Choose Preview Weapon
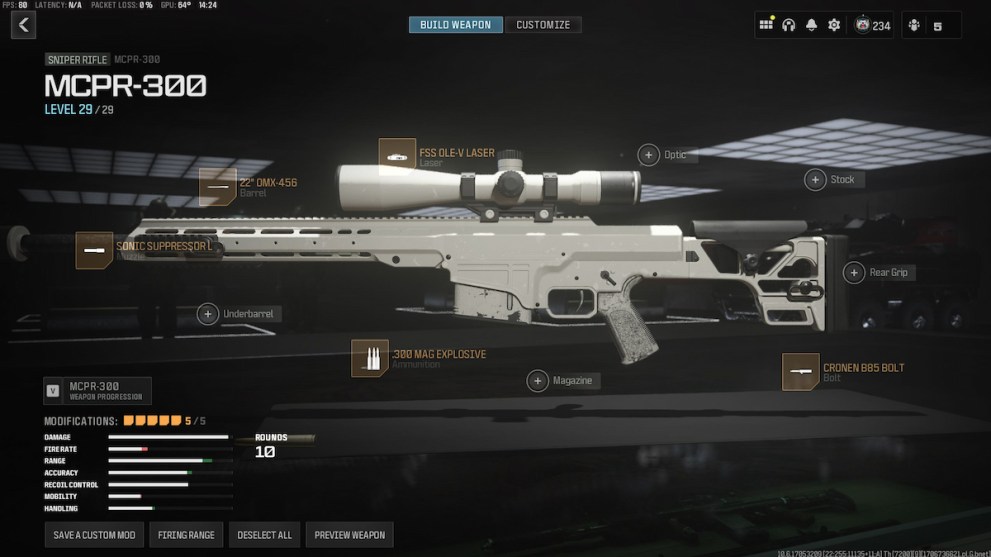This screenshot has width=991, height=557. (x=349, y=535)
